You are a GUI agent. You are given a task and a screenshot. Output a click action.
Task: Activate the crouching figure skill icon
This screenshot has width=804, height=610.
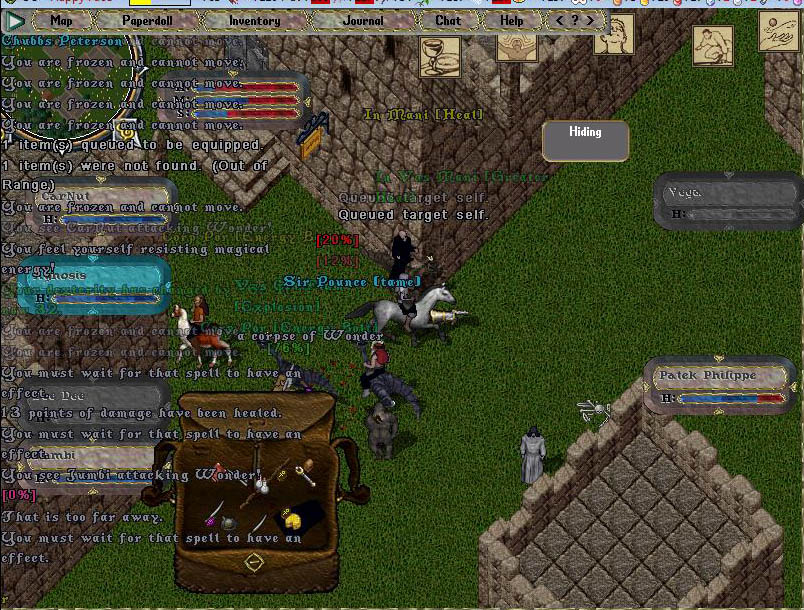coord(712,46)
